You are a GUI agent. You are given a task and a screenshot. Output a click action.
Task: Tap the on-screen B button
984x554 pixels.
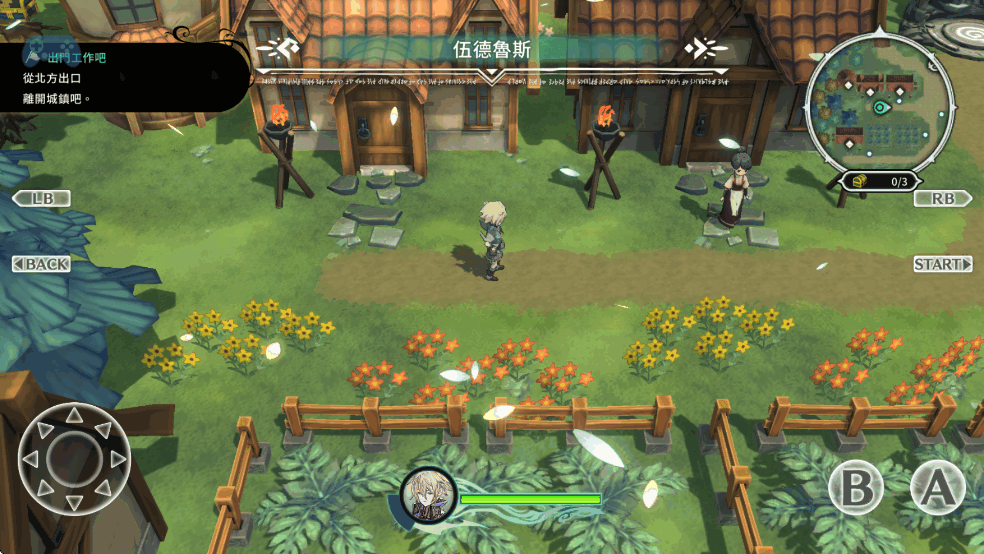856,489
